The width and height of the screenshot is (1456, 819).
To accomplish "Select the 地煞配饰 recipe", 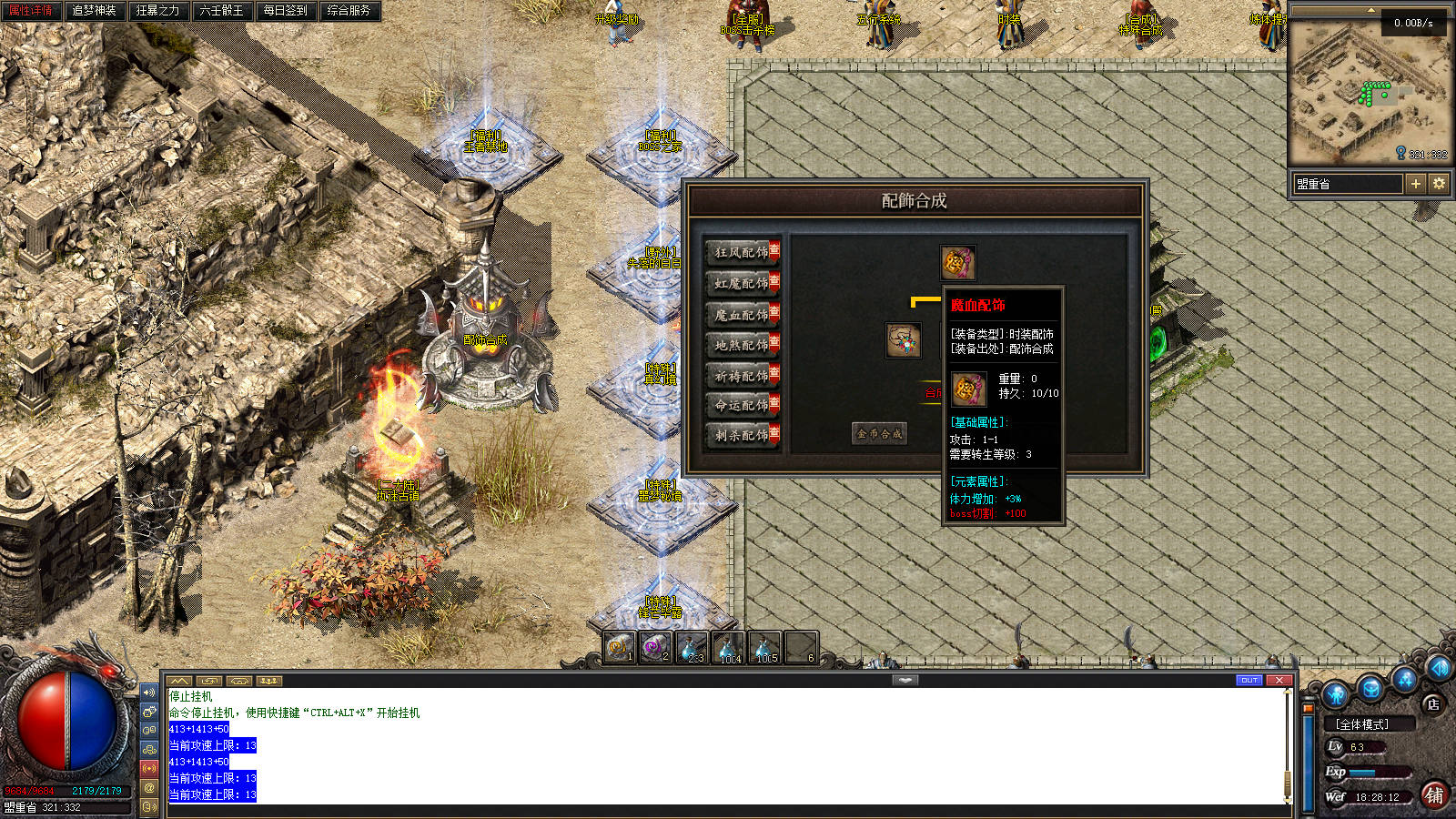I will [742, 345].
